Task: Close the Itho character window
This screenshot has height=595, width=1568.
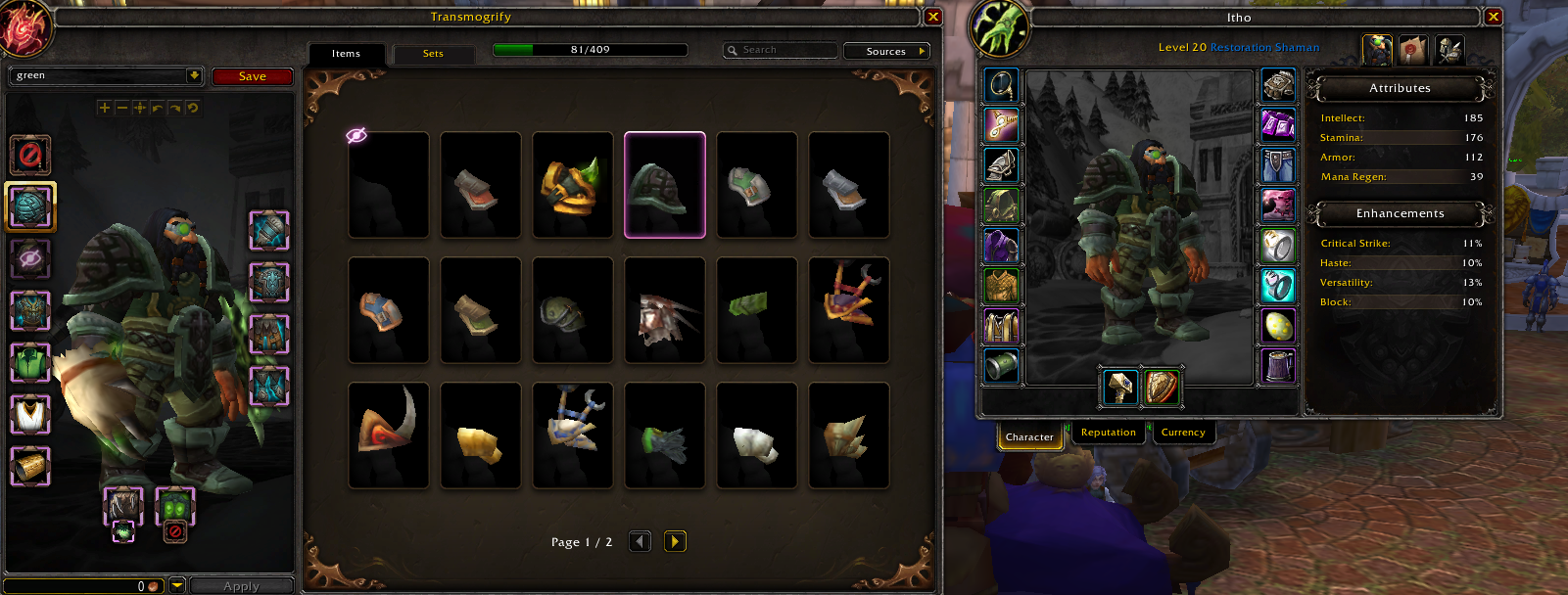Action: point(1493,17)
